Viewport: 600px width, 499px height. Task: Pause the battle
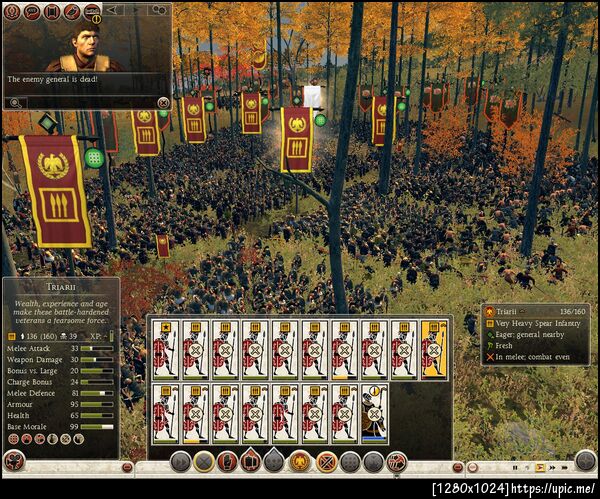point(517,467)
